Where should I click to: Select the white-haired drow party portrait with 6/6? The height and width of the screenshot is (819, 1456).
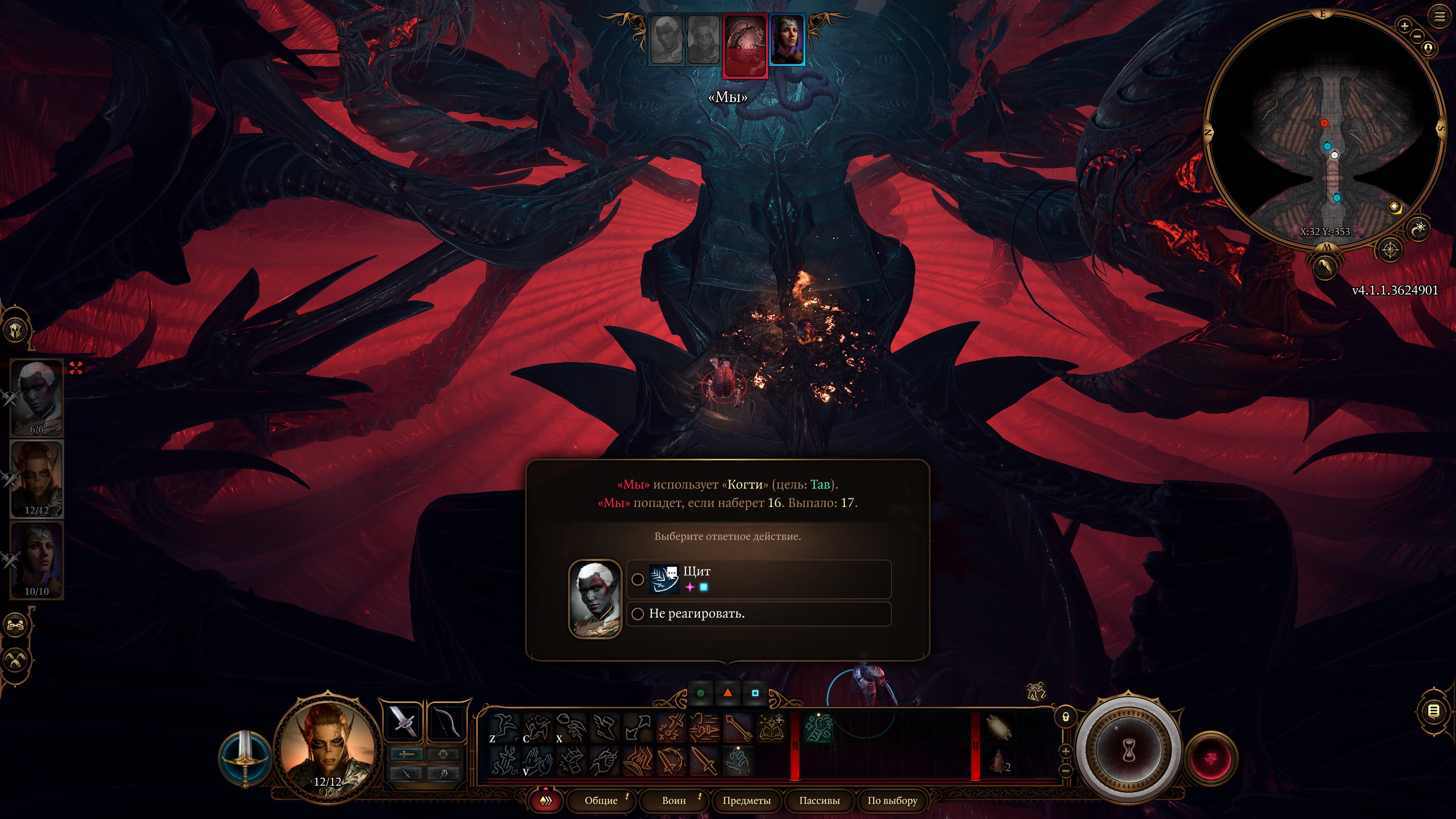click(x=37, y=397)
